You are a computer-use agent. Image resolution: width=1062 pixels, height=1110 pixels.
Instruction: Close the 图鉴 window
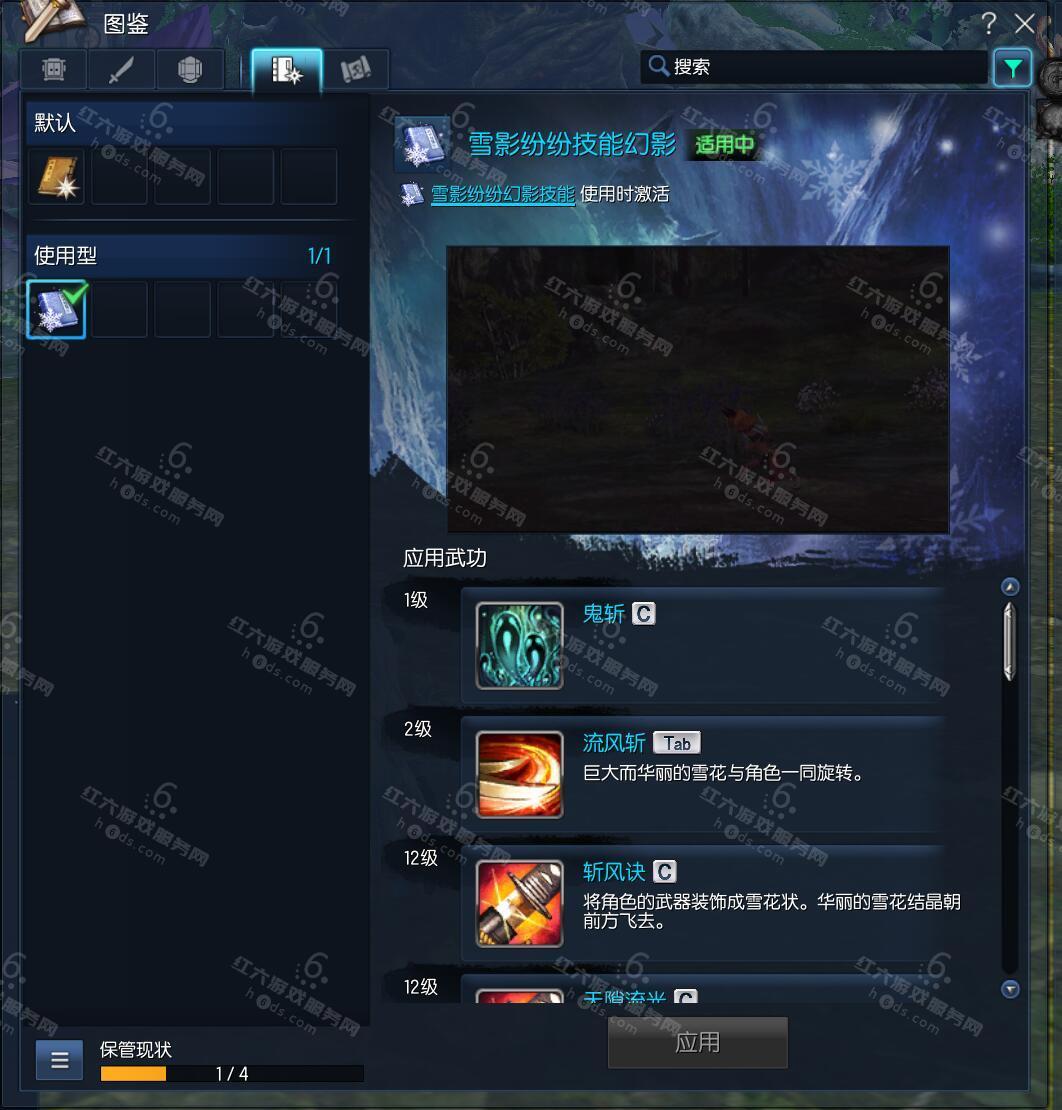click(x=1025, y=23)
